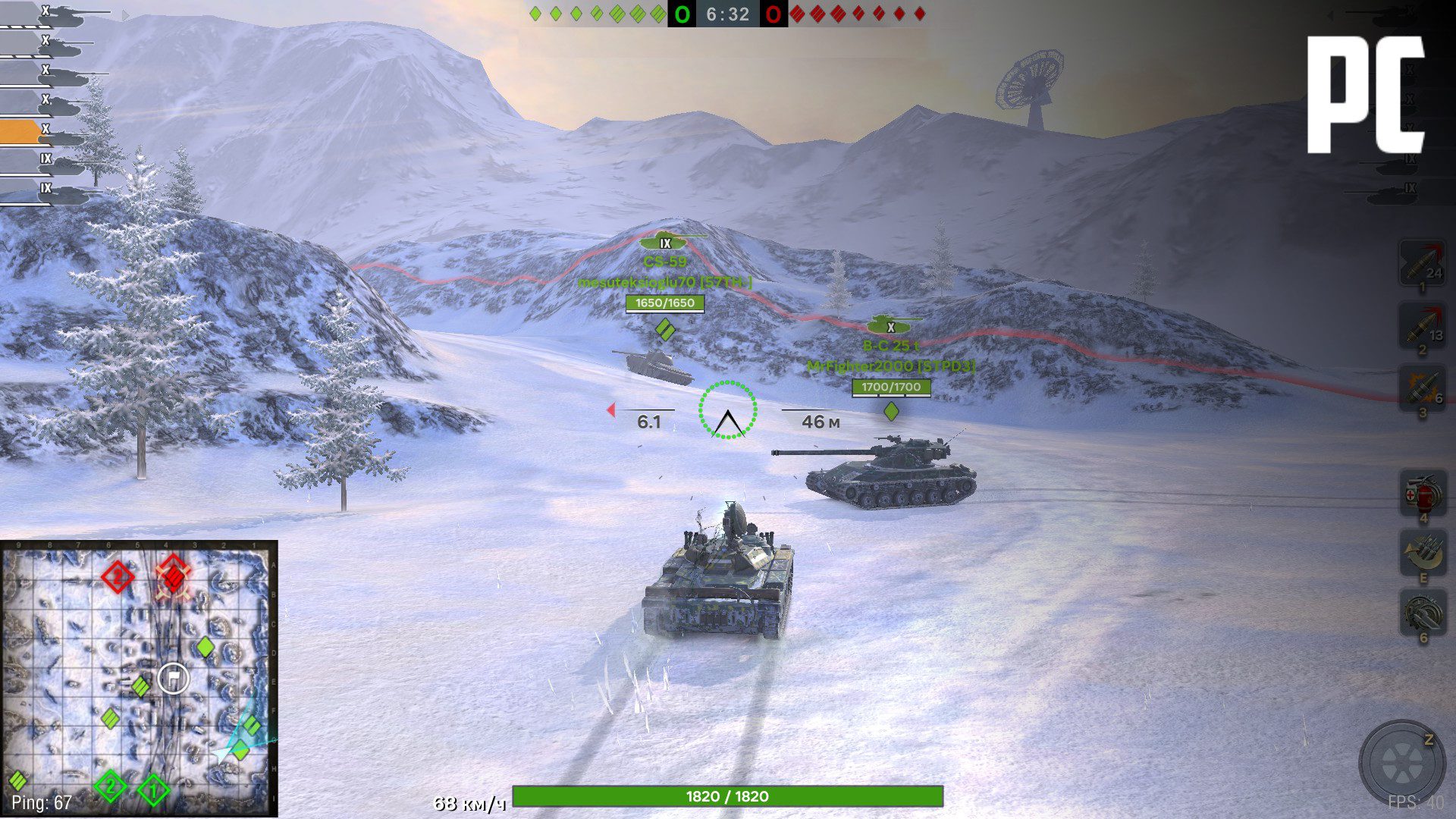Expand the allied team list arrow
Image resolution: width=1456 pixels, height=819 pixels.
[x=126, y=15]
